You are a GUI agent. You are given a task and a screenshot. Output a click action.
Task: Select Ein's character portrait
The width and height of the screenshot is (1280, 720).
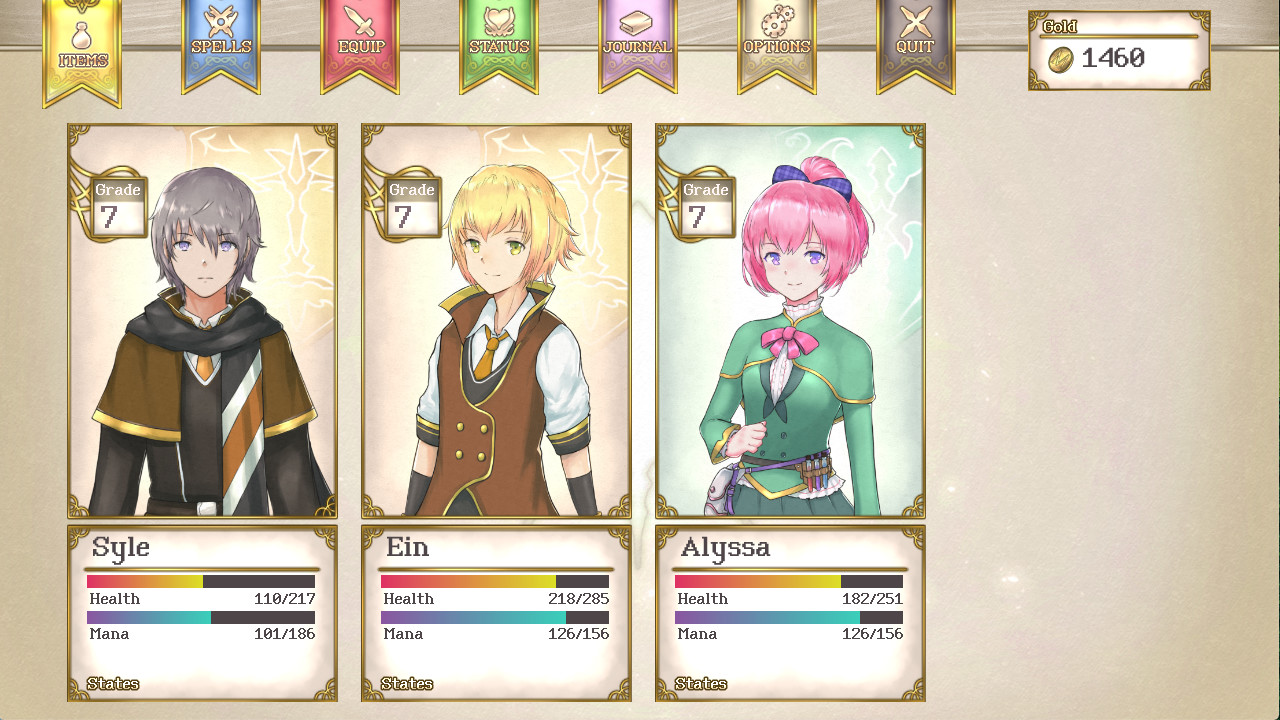496,320
